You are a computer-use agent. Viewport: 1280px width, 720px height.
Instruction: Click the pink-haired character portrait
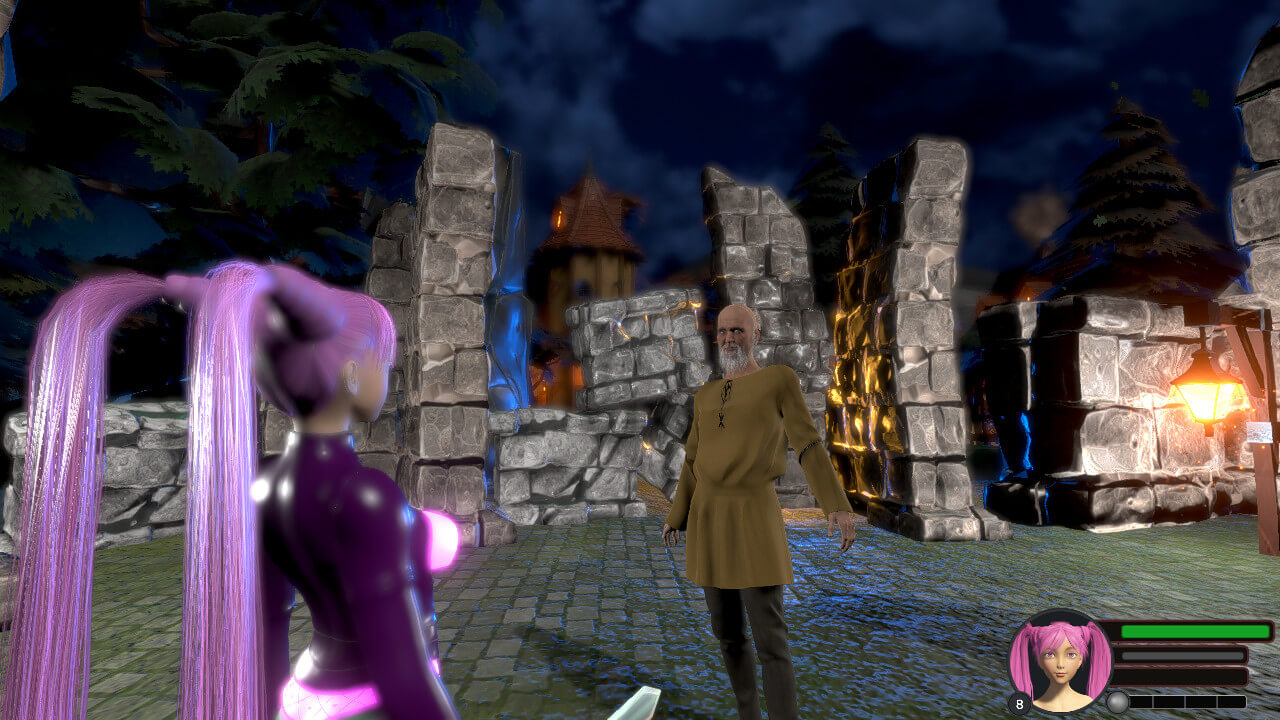1060,661
